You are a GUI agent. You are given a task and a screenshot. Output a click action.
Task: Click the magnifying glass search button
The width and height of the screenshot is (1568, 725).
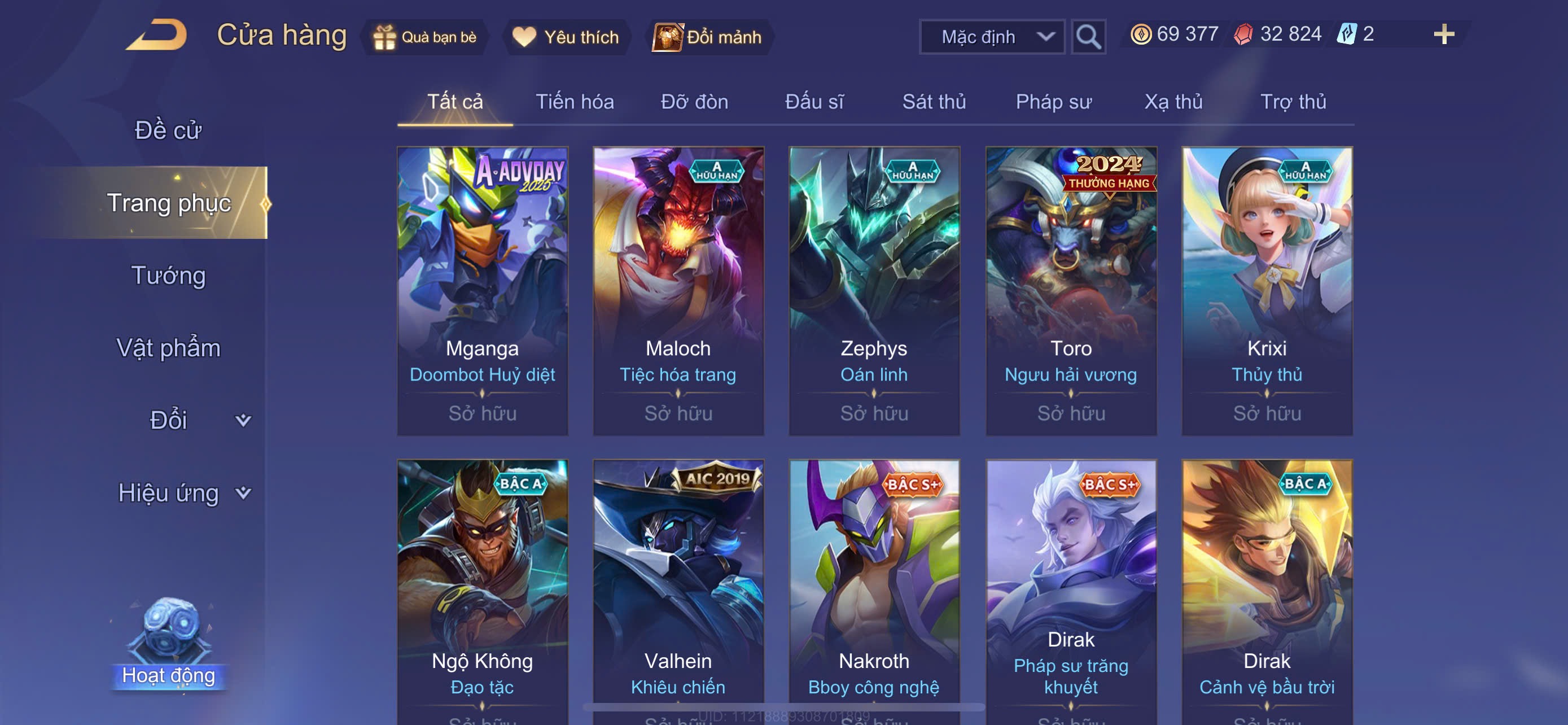[x=1088, y=37]
